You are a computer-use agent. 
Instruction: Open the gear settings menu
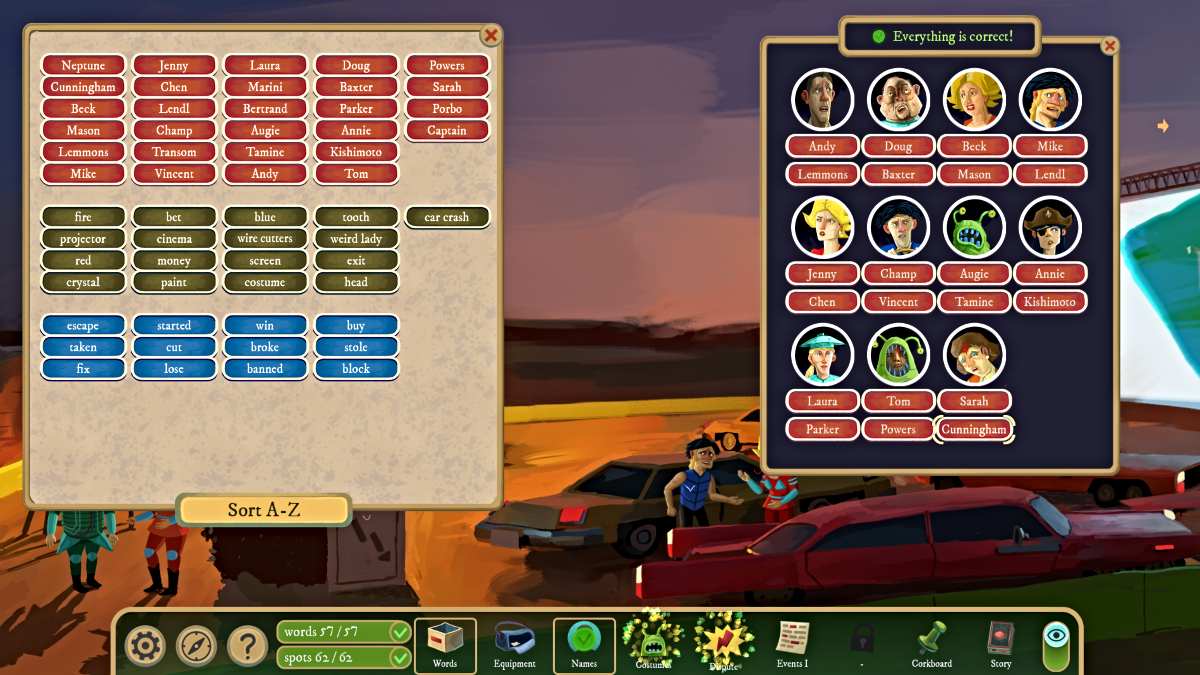point(145,646)
